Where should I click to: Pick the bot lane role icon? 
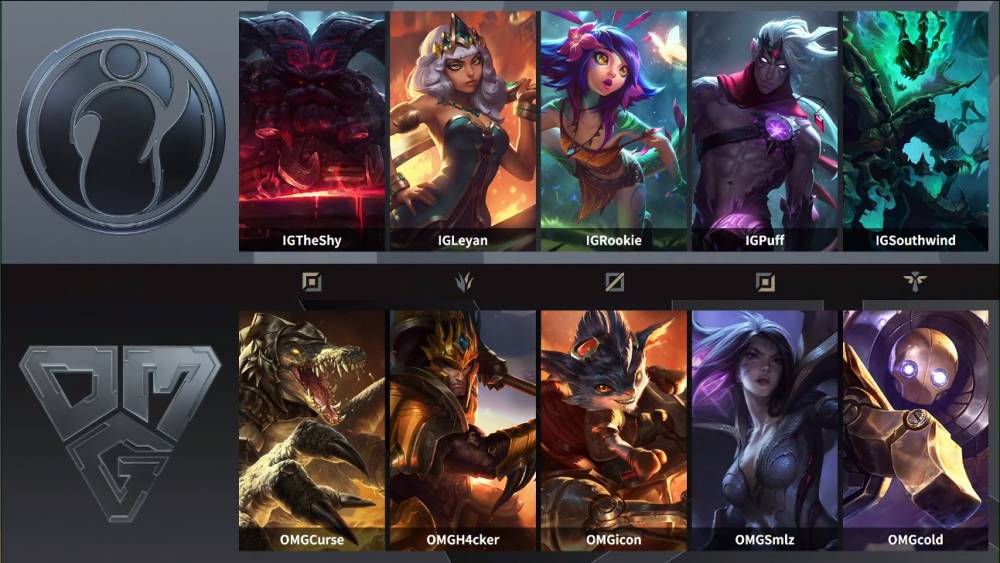click(x=765, y=282)
